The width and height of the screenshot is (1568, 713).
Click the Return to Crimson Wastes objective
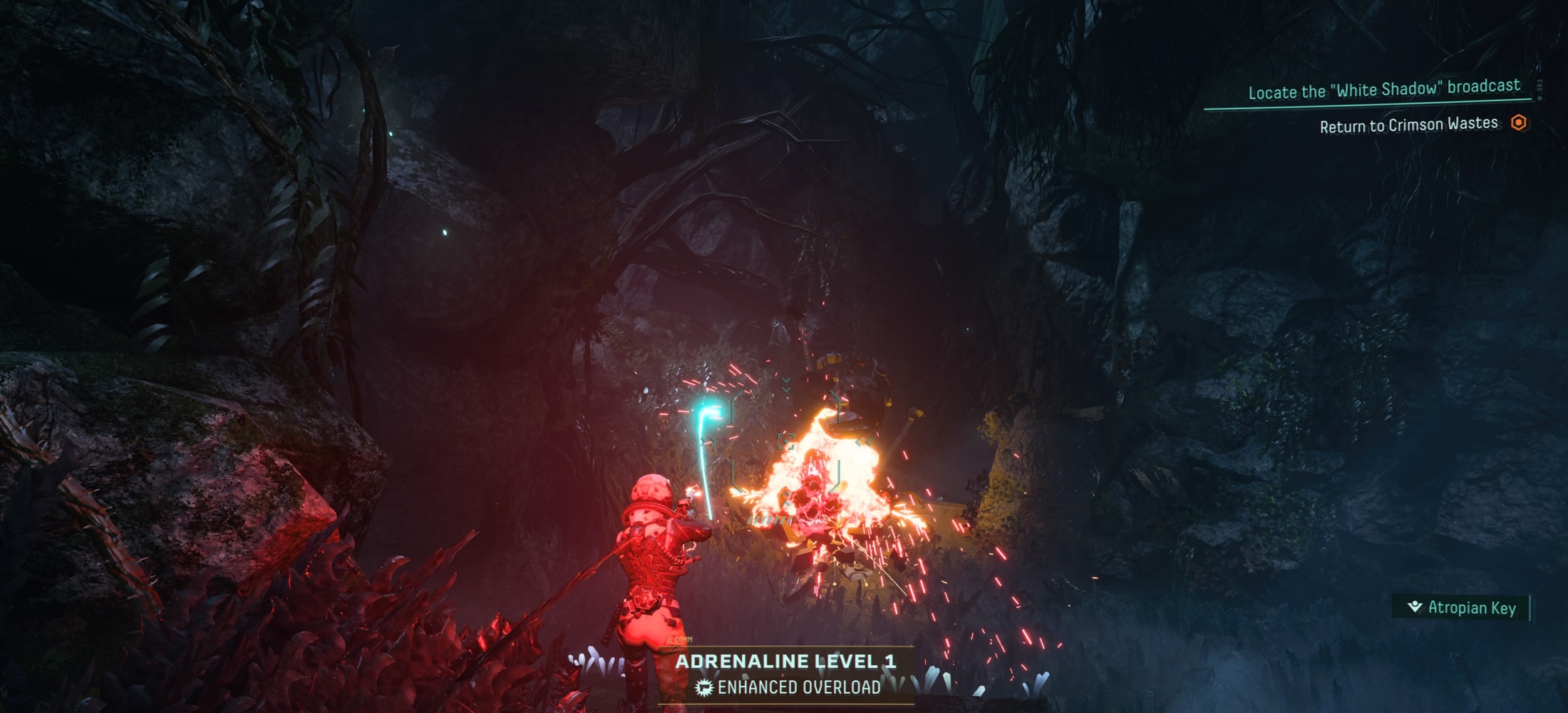1408,125
